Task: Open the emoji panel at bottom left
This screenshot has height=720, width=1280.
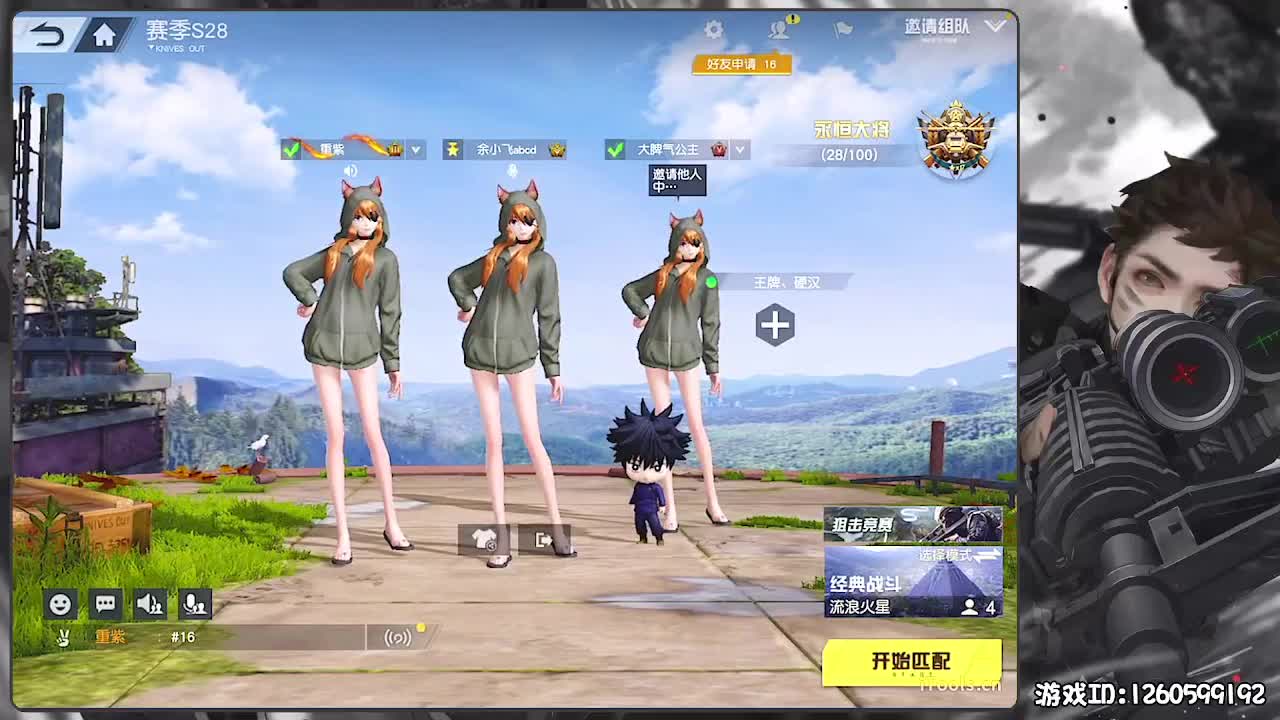Action: click(60, 604)
